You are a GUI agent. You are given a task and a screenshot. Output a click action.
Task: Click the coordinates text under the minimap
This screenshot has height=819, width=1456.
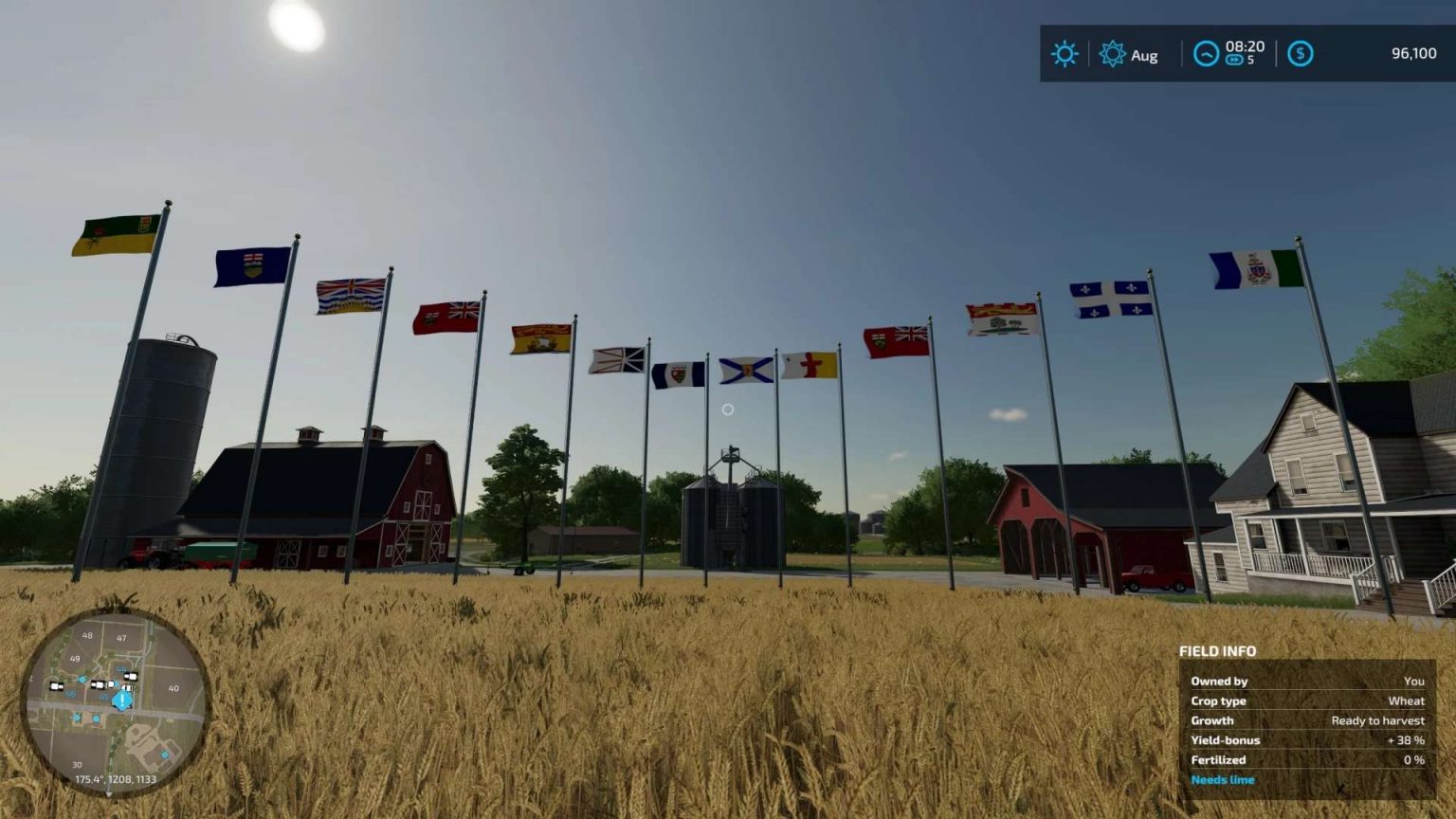[x=116, y=778]
